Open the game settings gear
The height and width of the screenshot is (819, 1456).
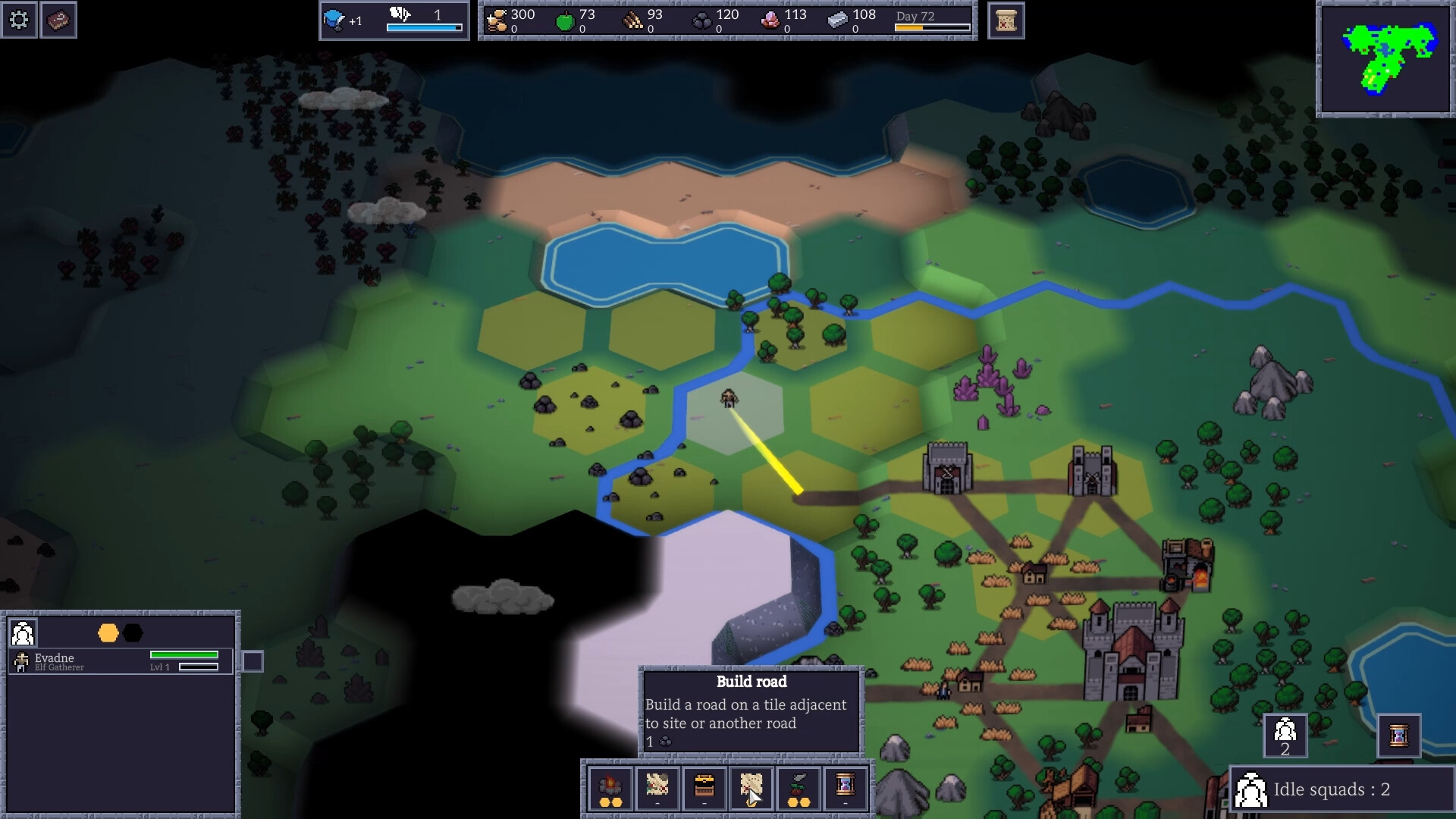pos(19,20)
